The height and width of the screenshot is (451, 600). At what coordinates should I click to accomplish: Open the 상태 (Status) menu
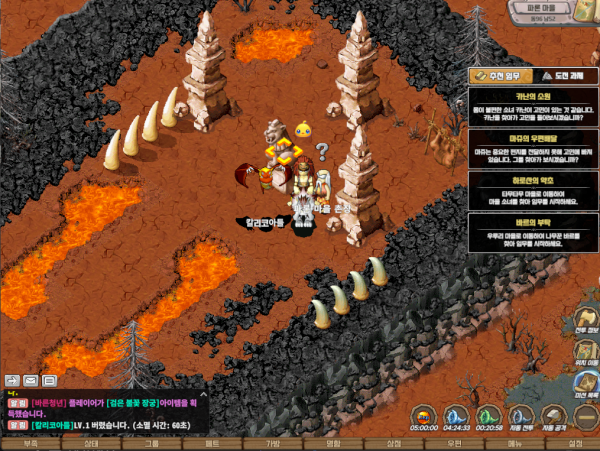click(91, 443)
